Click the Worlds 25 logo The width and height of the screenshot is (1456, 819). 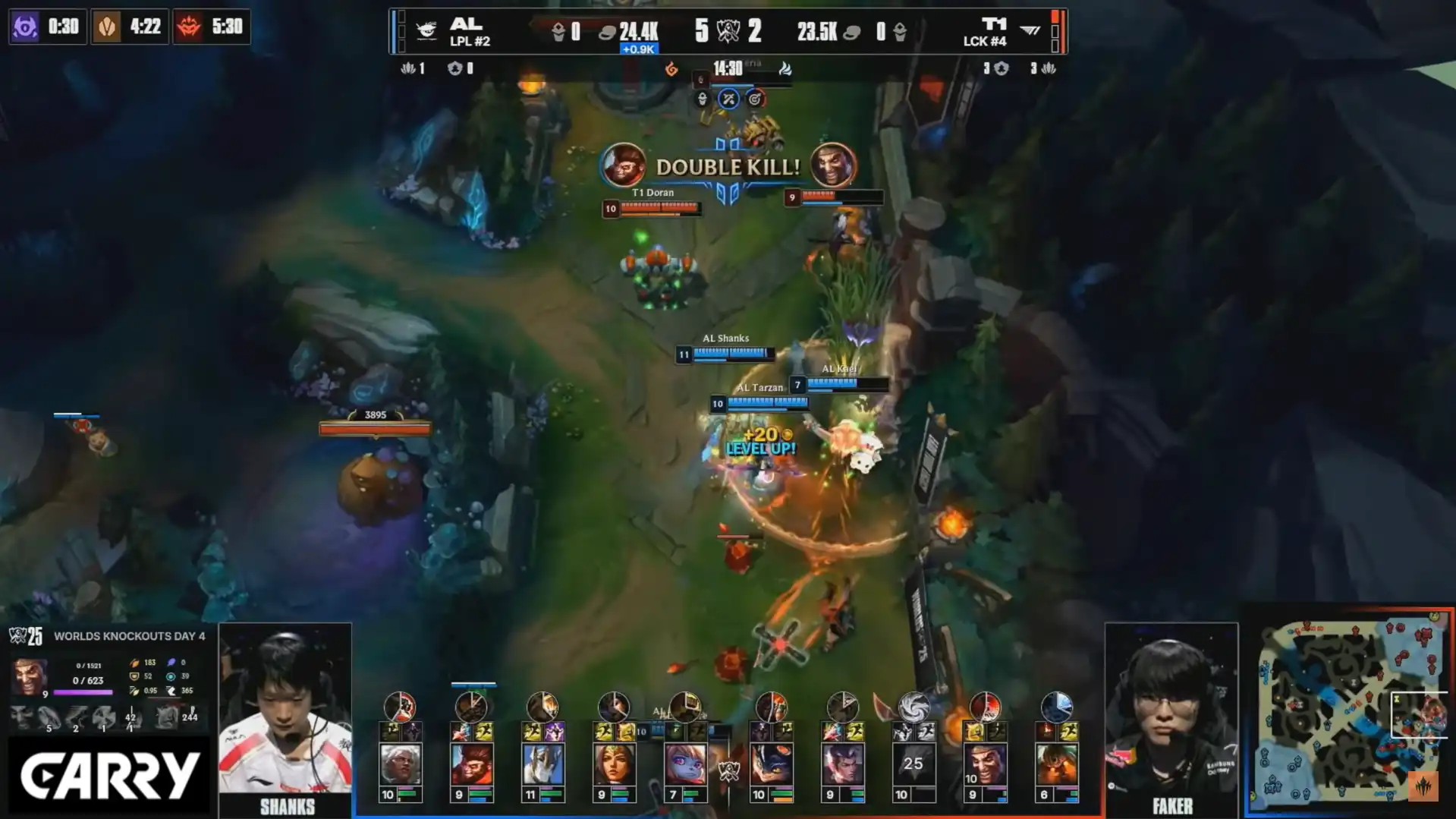26,636
